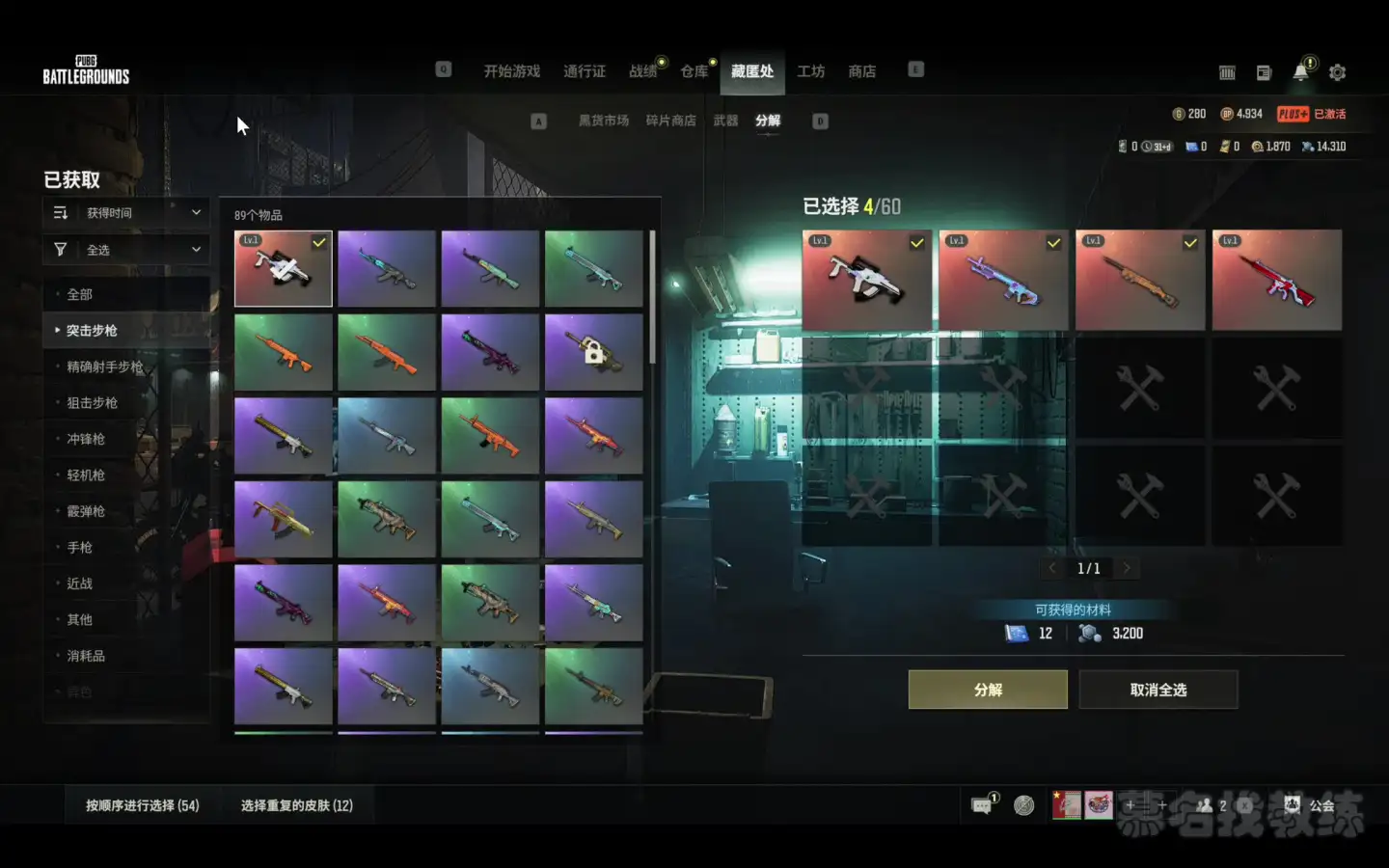Open the 开始游戏 top menu

click(x=511, y=71)
